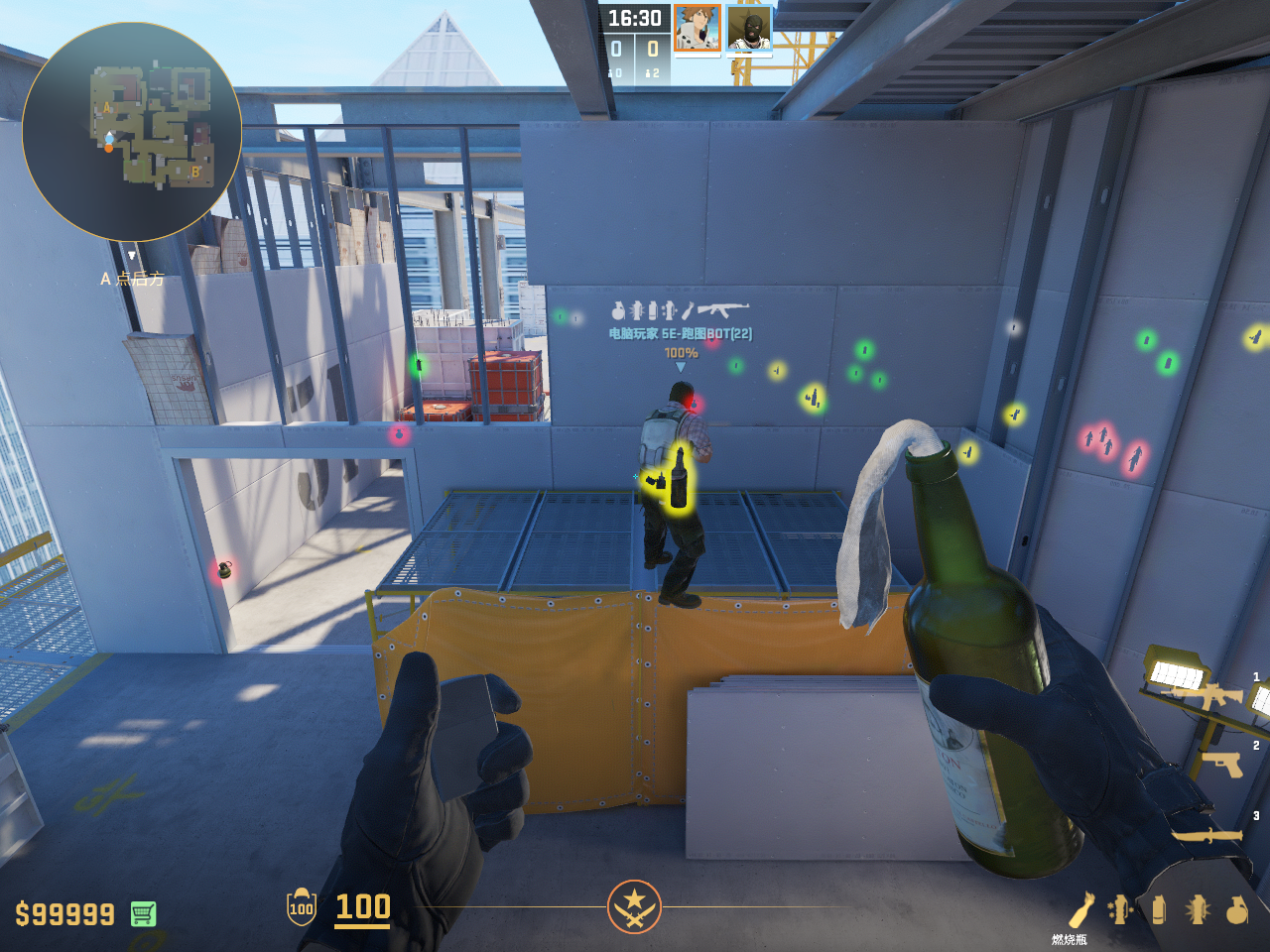Select the knife in slot 3
1270x952 pixels.
click(1208, 835)
